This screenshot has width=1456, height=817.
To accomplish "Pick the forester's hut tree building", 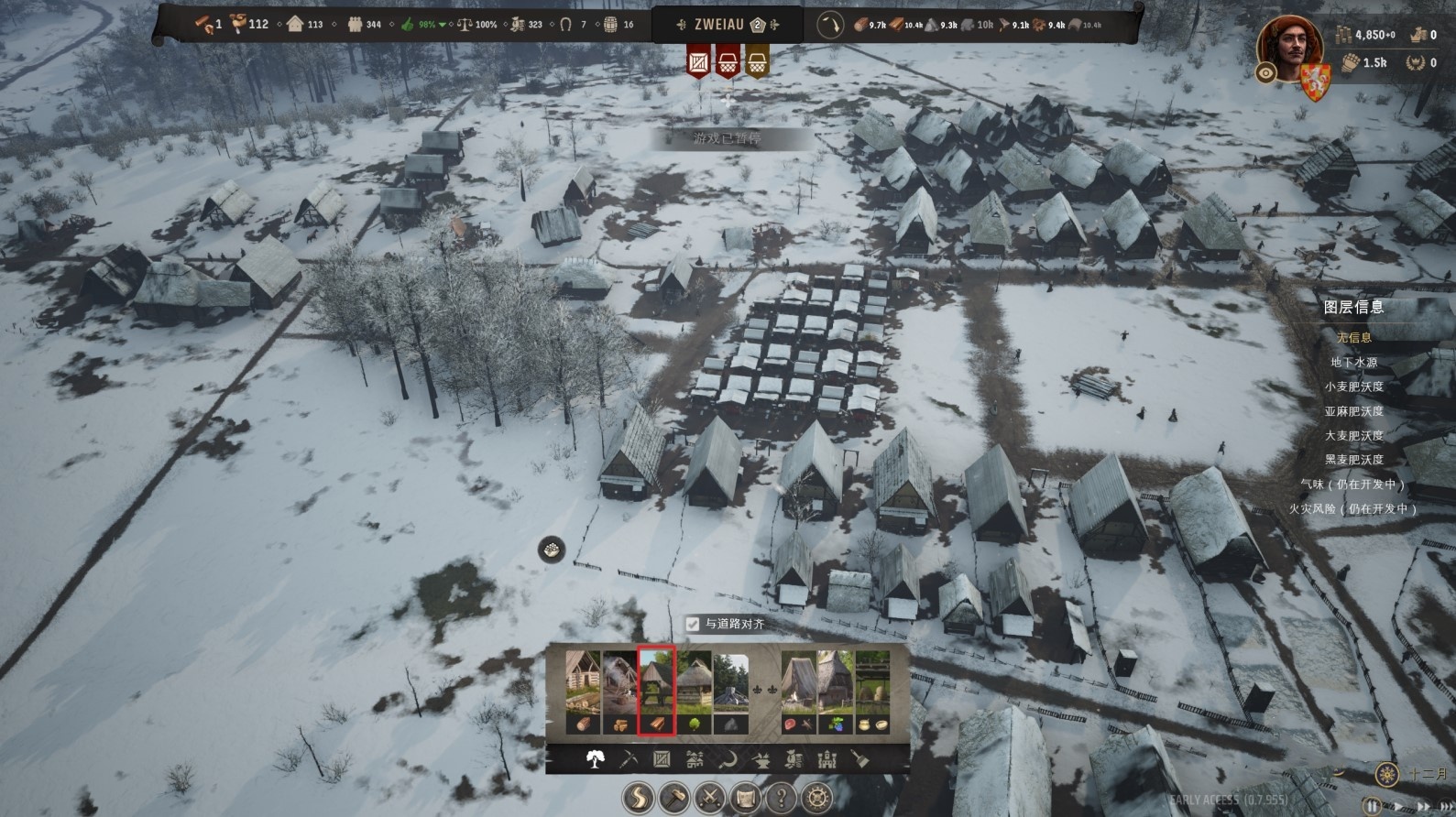I will pos(694,692).
